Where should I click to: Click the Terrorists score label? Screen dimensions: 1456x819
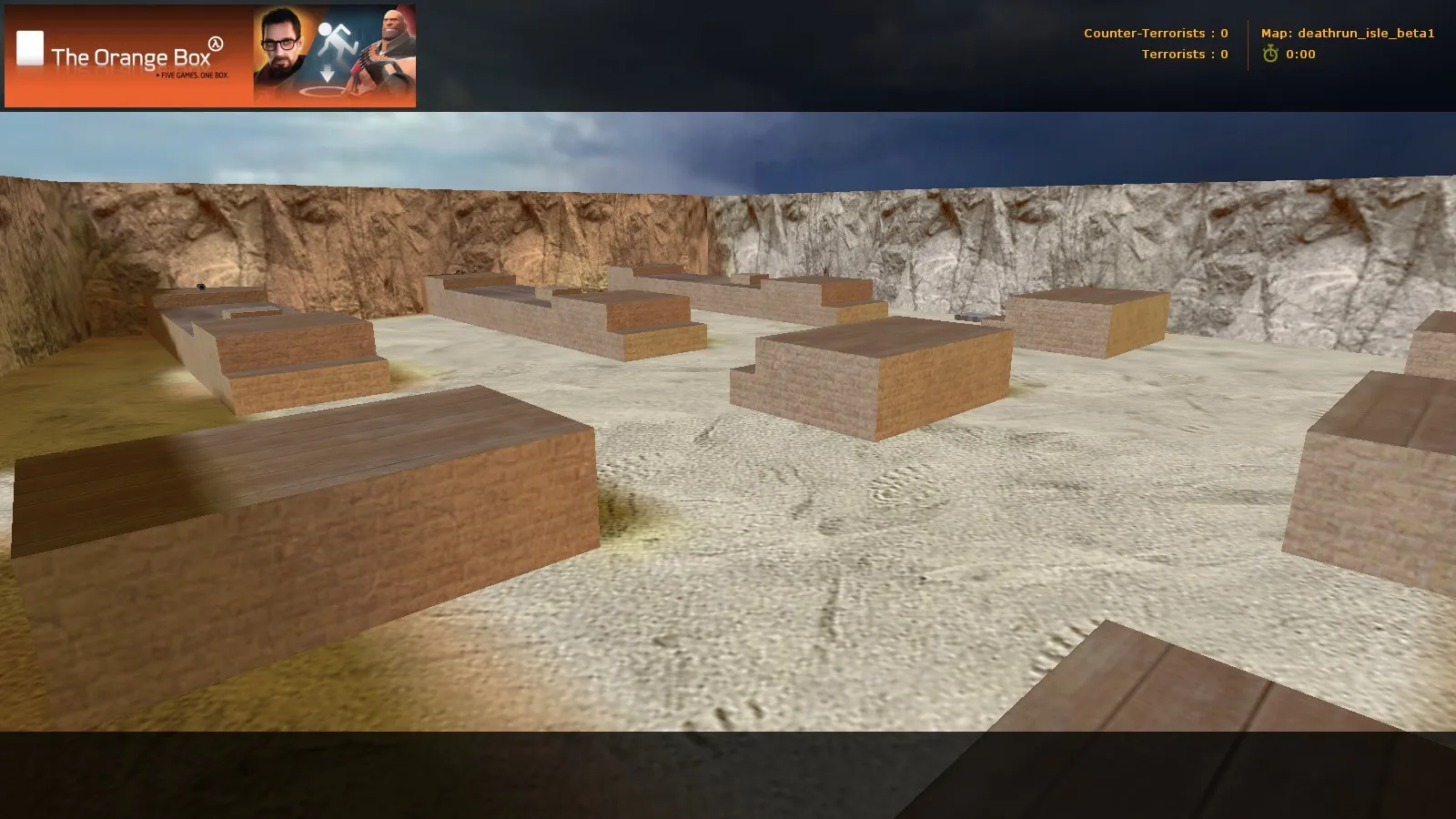[x=1185, y=54]
